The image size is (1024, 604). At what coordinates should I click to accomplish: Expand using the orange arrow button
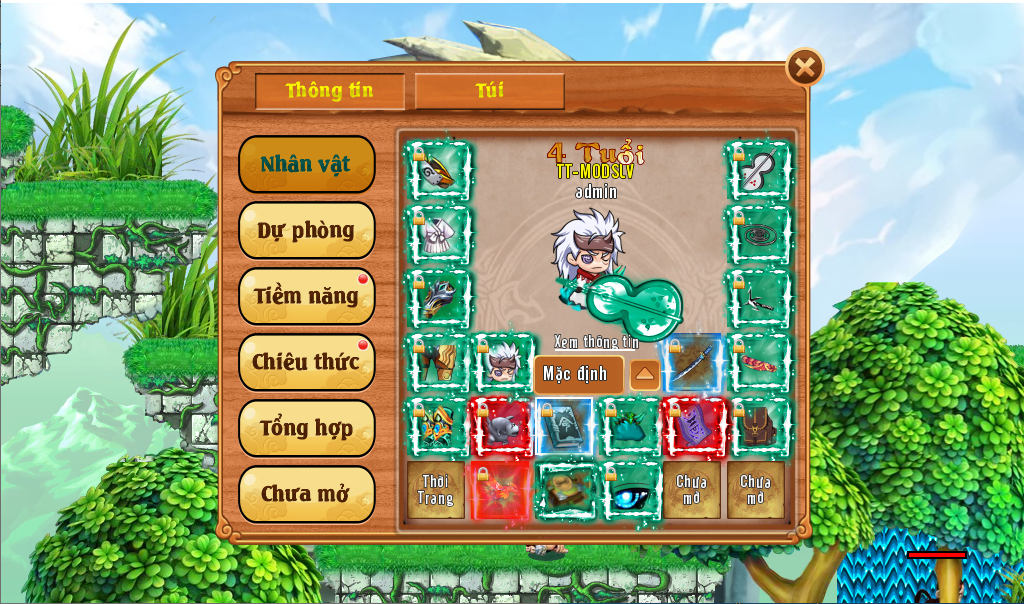click(645, 376)
